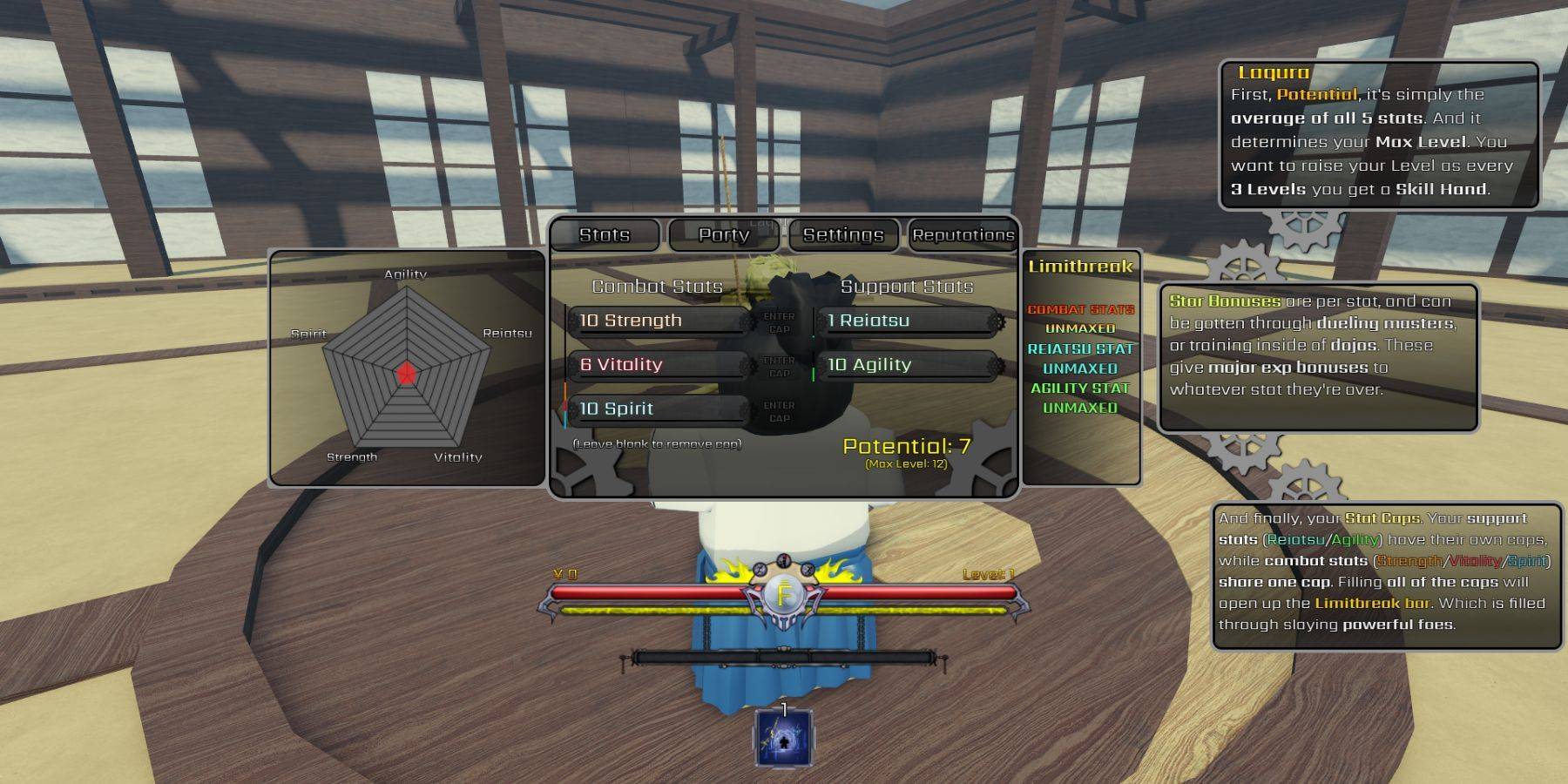The width and height of the screenshot is (1568, 784).
Task: Select the Vitality Enter Cap field
Action: 779,367
